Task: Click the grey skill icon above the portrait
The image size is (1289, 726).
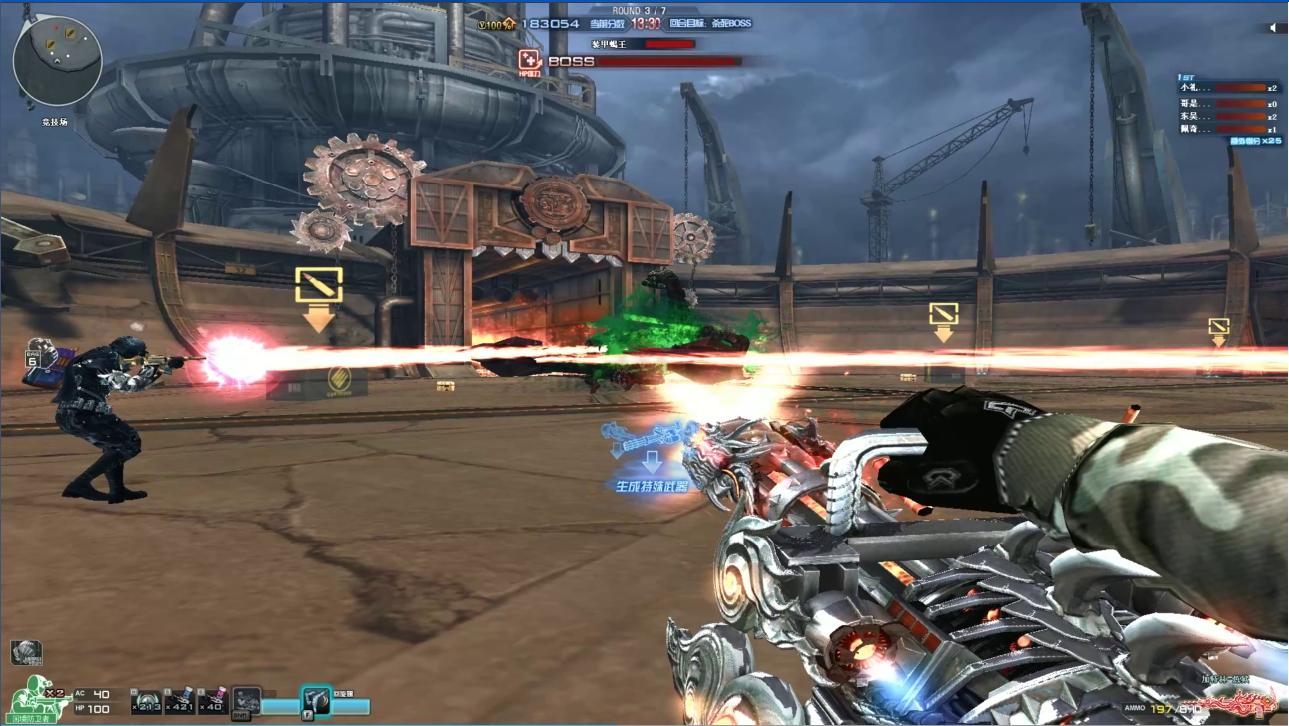Action: click(26, 653)
